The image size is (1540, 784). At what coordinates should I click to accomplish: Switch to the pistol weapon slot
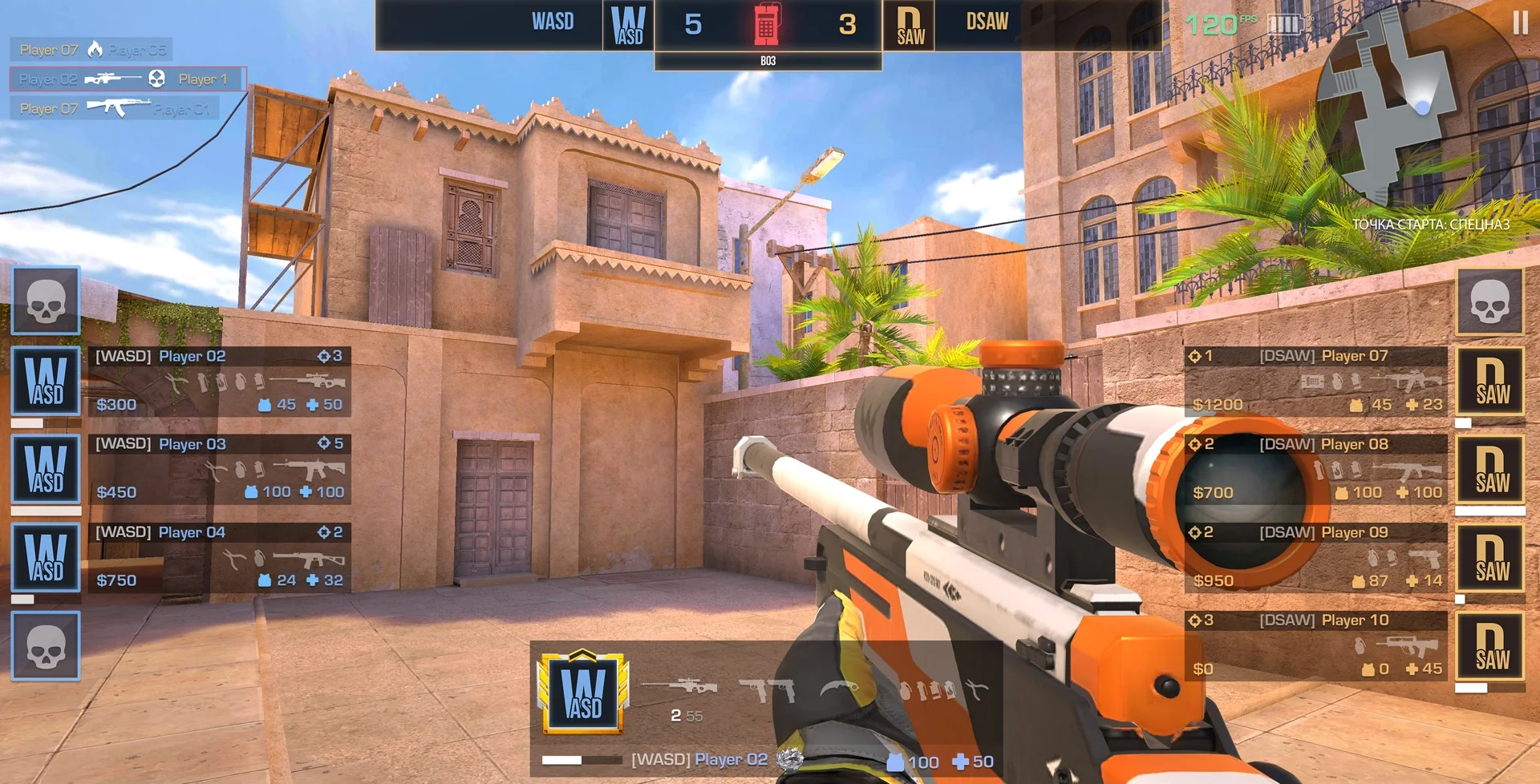pyautogui.click(x=766, y=689)
